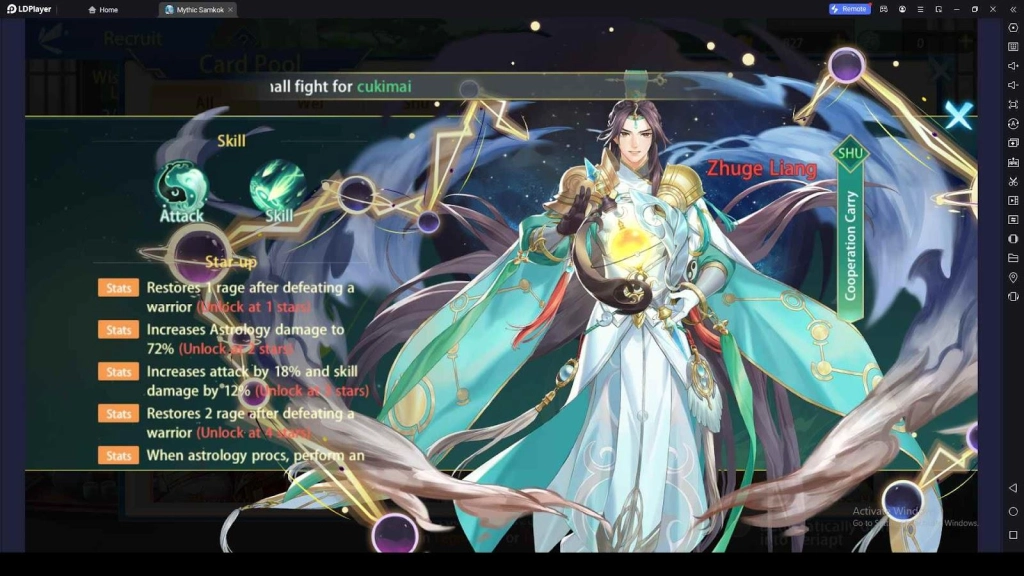Viewport: 1024px width, 576px height.
Task: Close the Mythic Samkok emulator tab
Action: coord(230,9)
